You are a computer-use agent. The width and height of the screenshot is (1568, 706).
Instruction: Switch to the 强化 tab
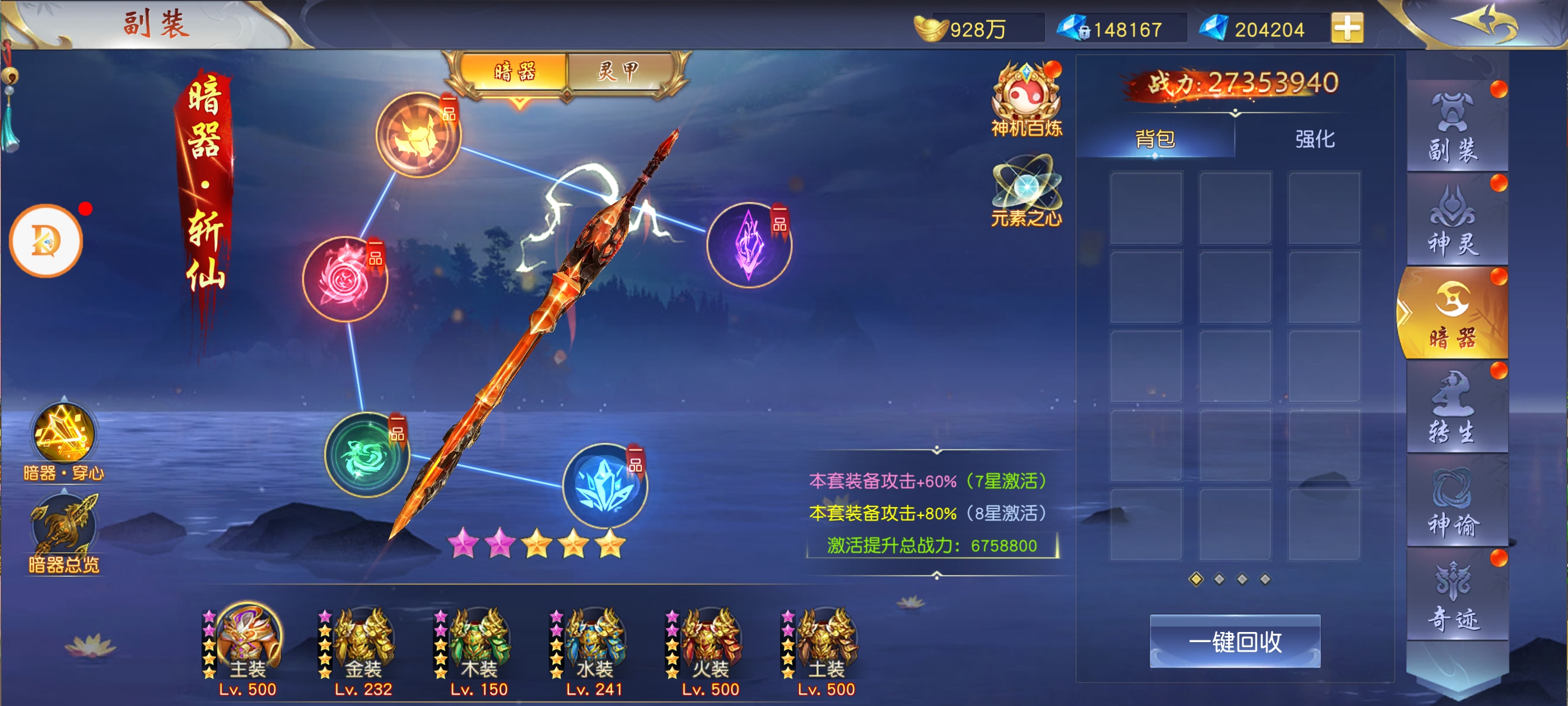(x=1314, y=139)
